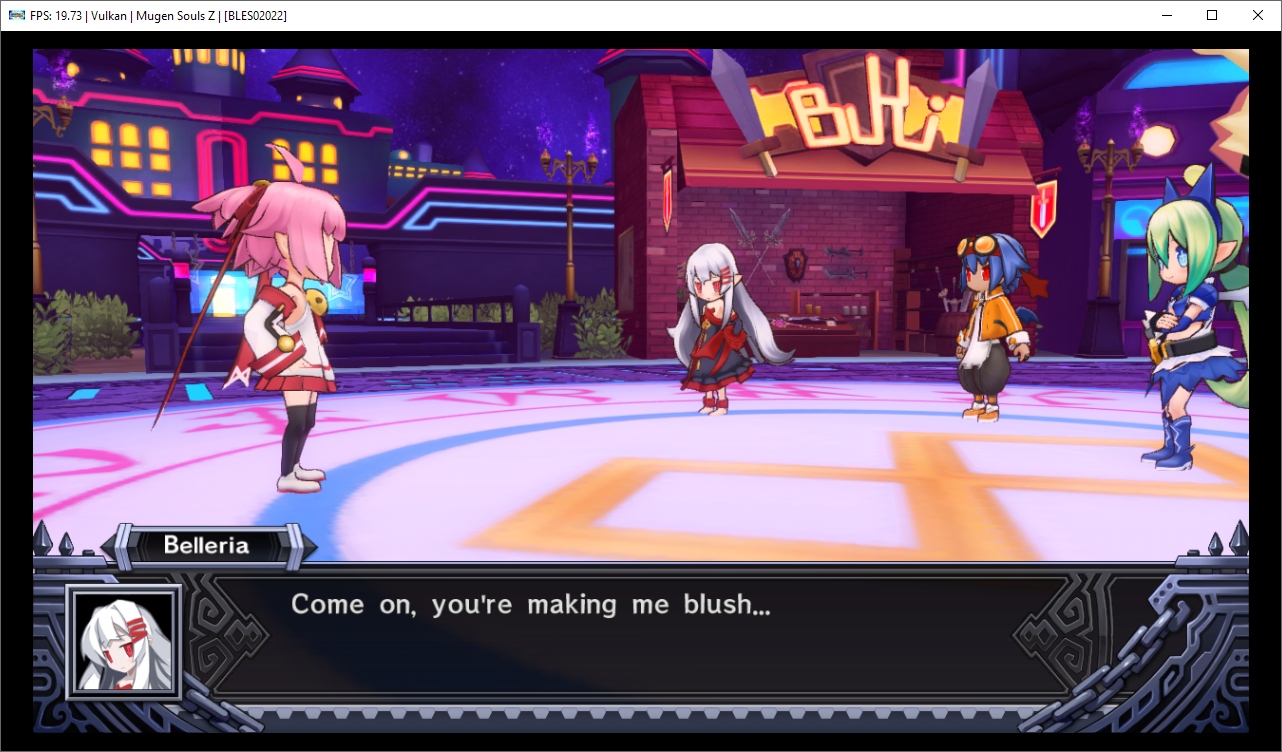Close the emulator window
This screenshot has width=1282, height=752.
click(1258, 15)
